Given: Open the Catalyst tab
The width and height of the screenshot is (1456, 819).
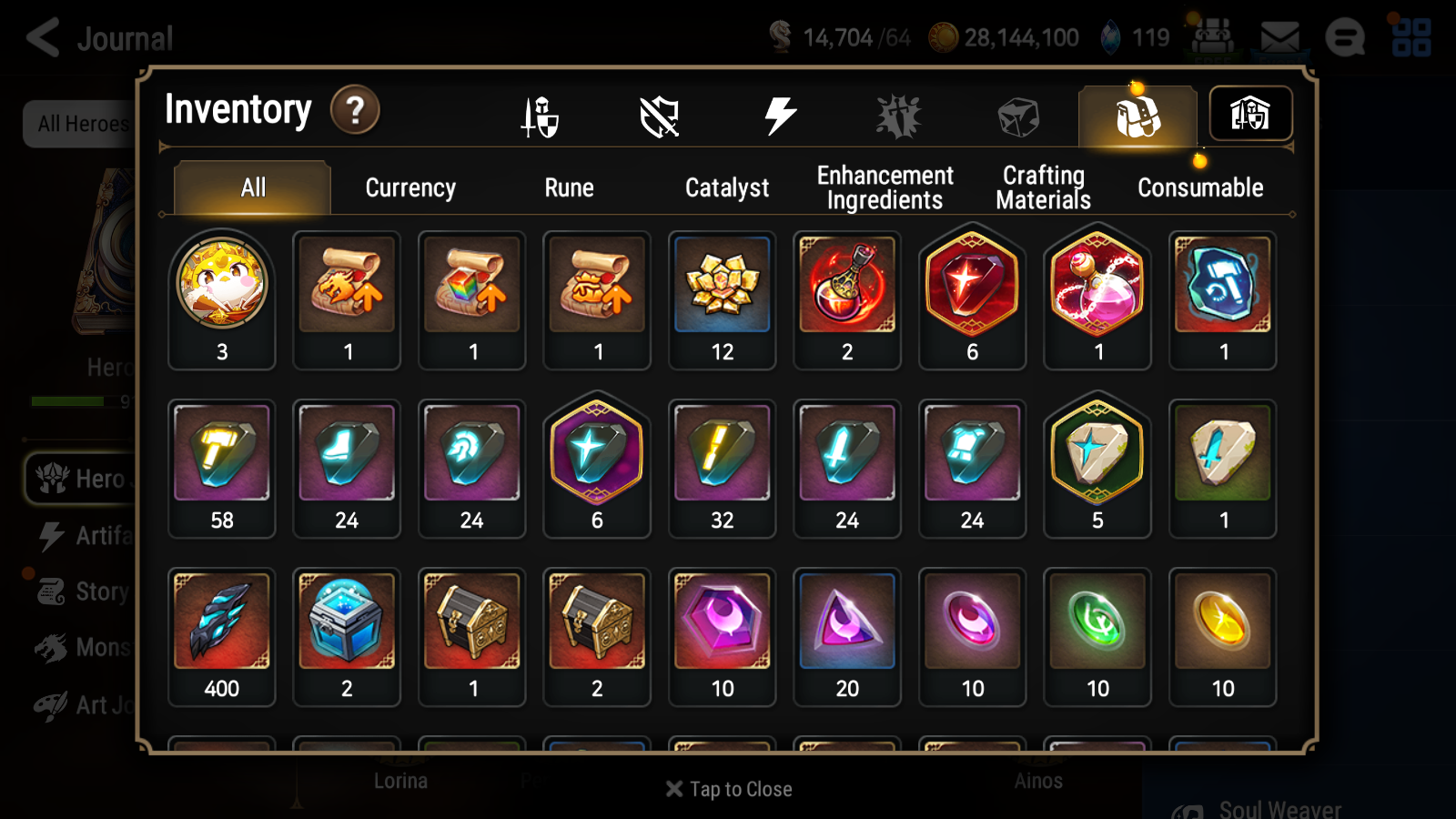Looking at the screenshot, I should (x=727, y=188).
